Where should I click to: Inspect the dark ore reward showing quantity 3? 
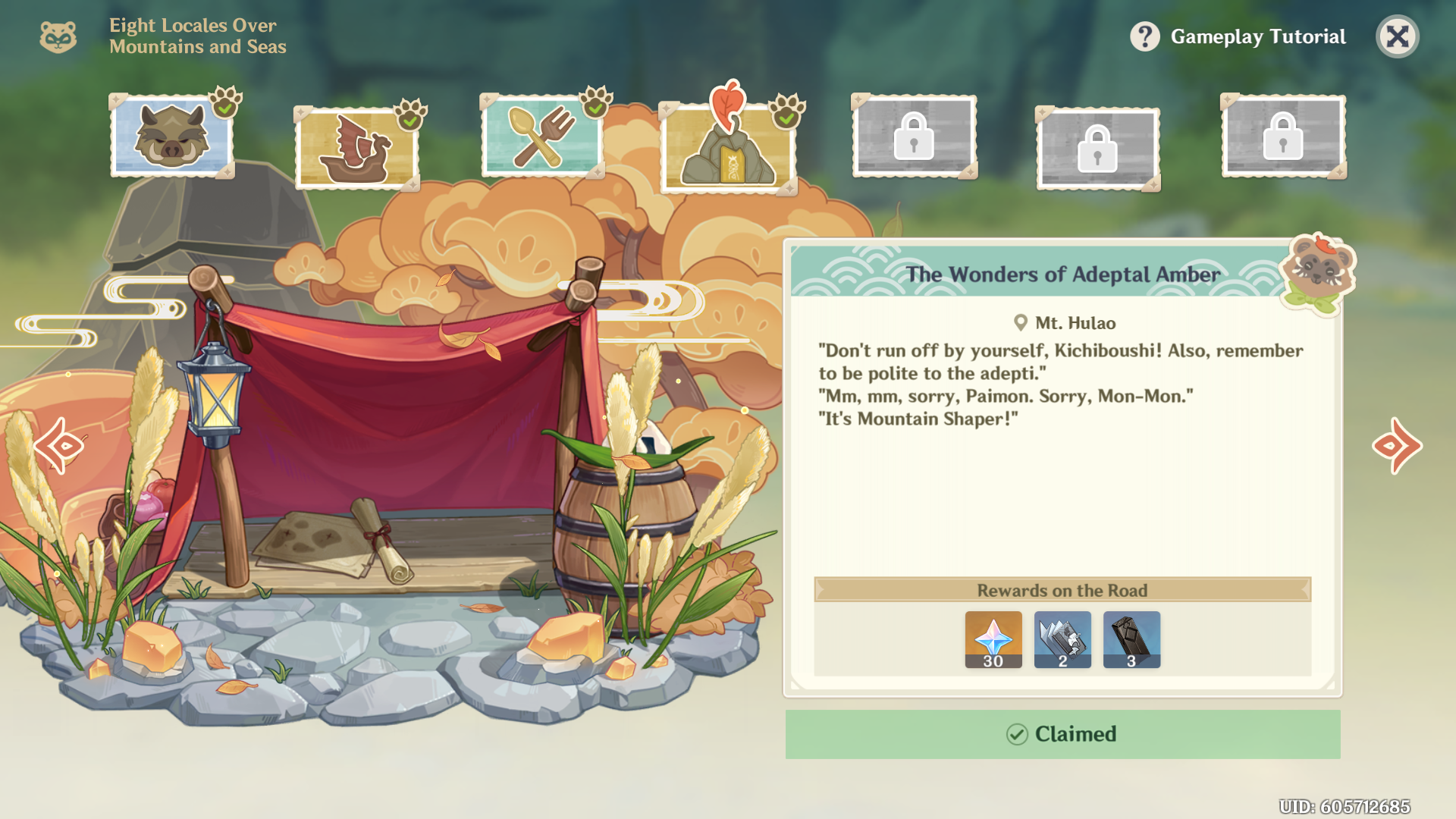(x=1131, y=639)
